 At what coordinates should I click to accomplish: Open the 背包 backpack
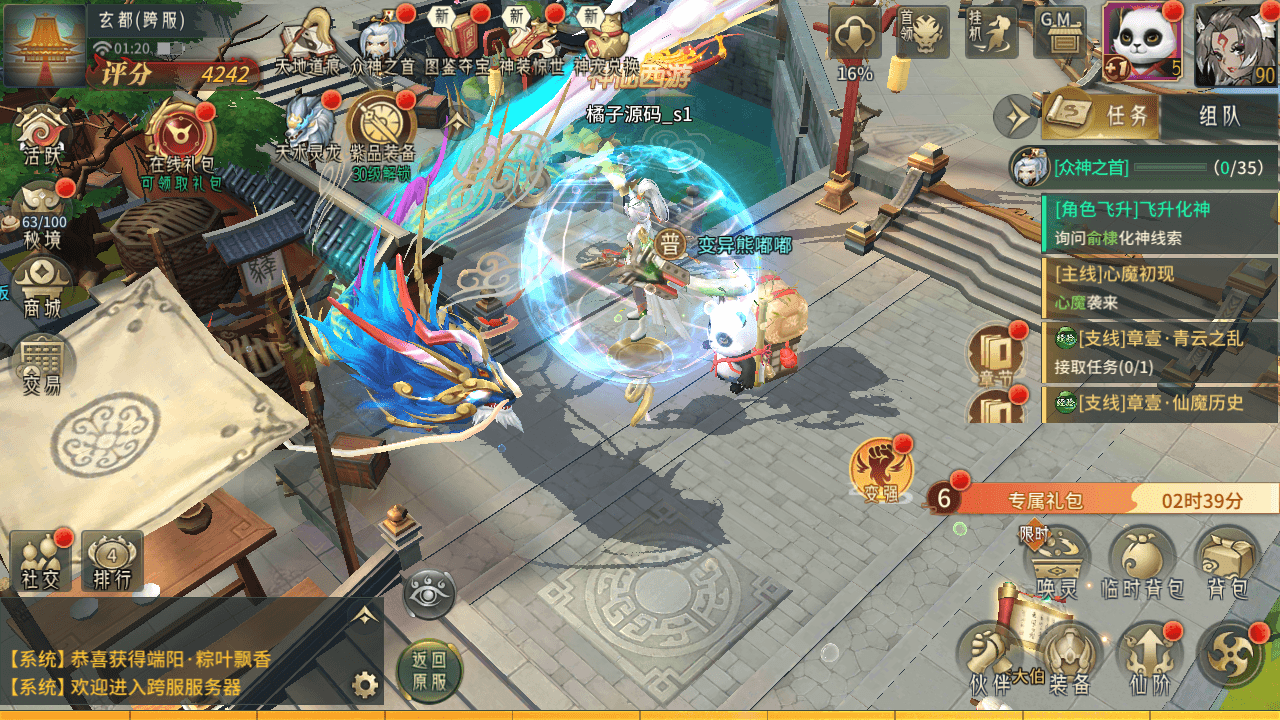coord(1227,562)
